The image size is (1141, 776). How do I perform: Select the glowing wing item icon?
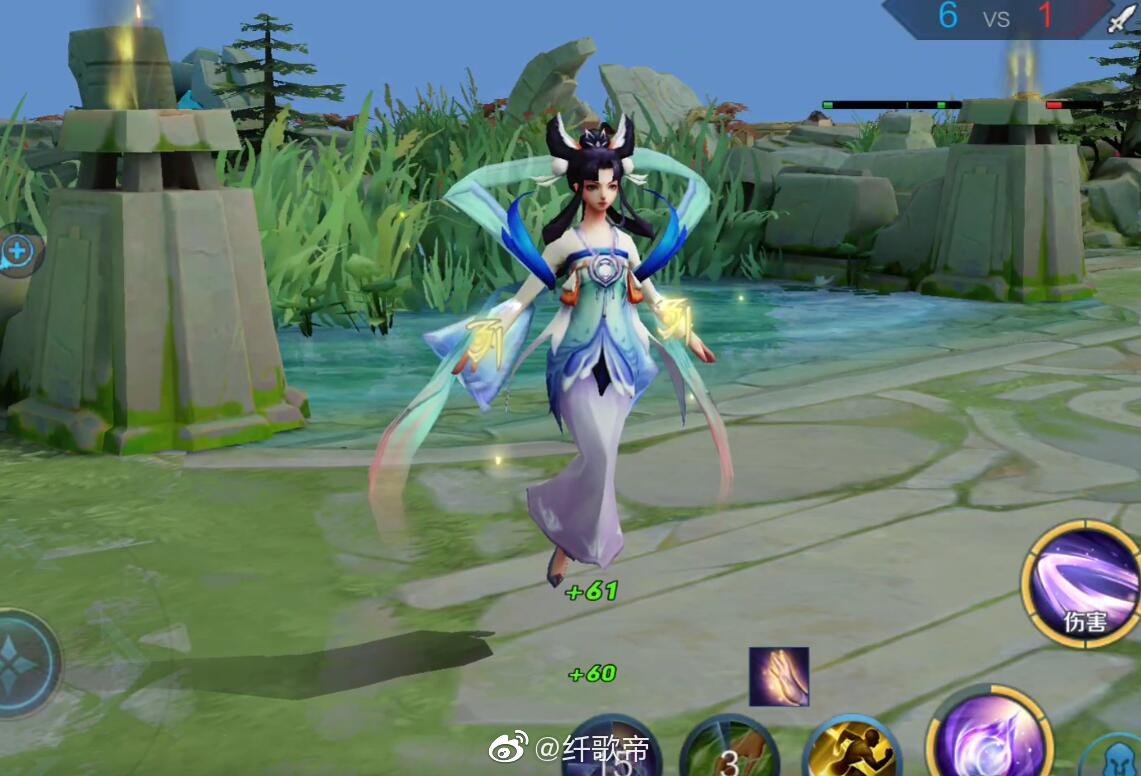tap(779, 676)
